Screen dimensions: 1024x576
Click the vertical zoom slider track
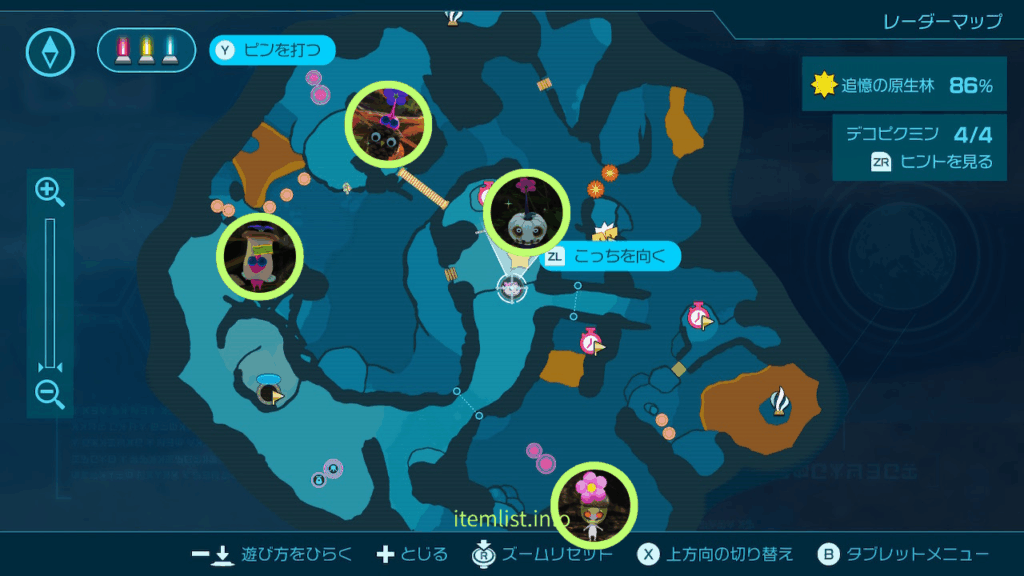pyautogui.click(x=50, y=290)
